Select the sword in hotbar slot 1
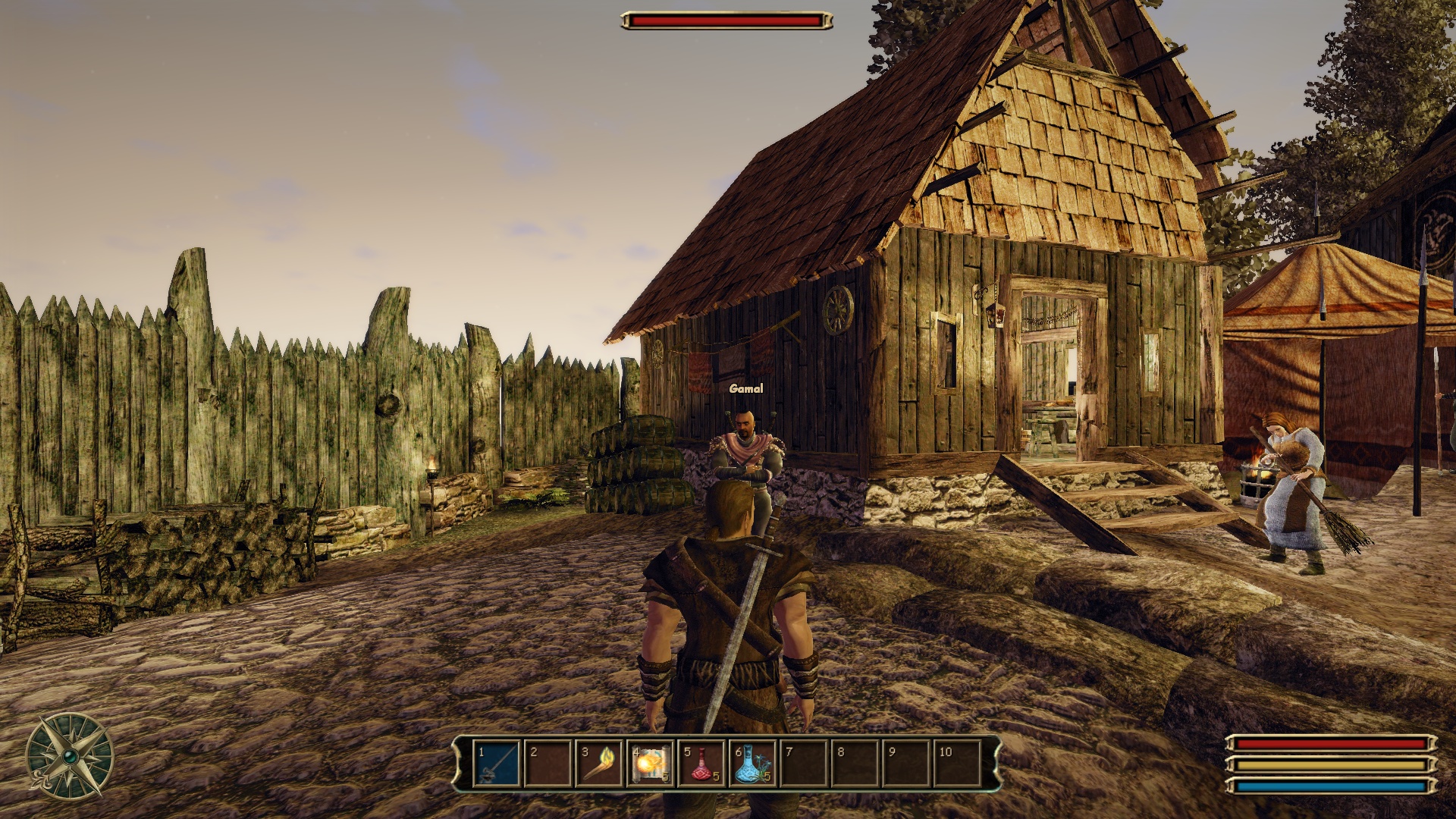 [497, 764]
